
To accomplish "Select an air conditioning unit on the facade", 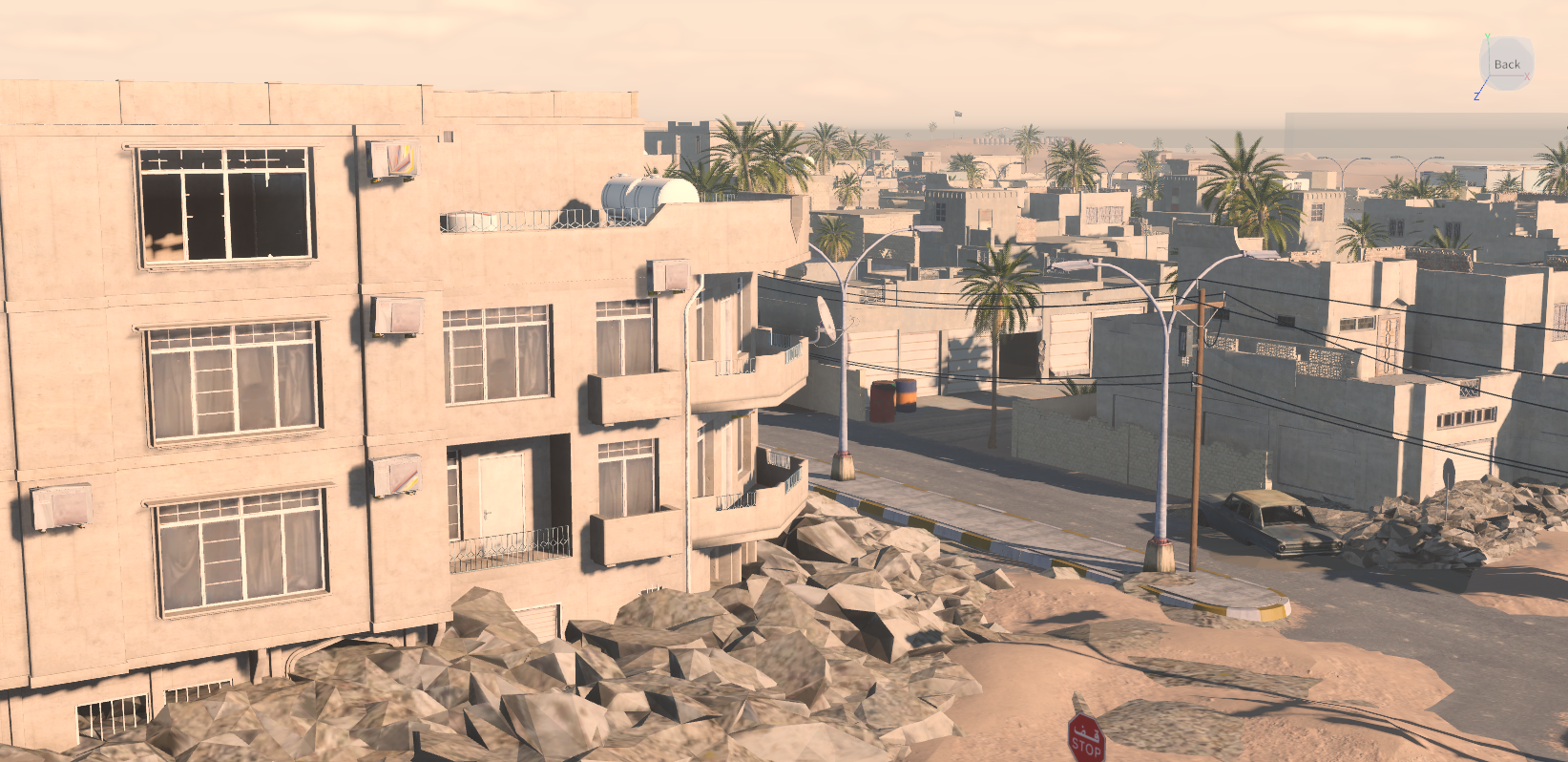I will (x=400, y=315).
